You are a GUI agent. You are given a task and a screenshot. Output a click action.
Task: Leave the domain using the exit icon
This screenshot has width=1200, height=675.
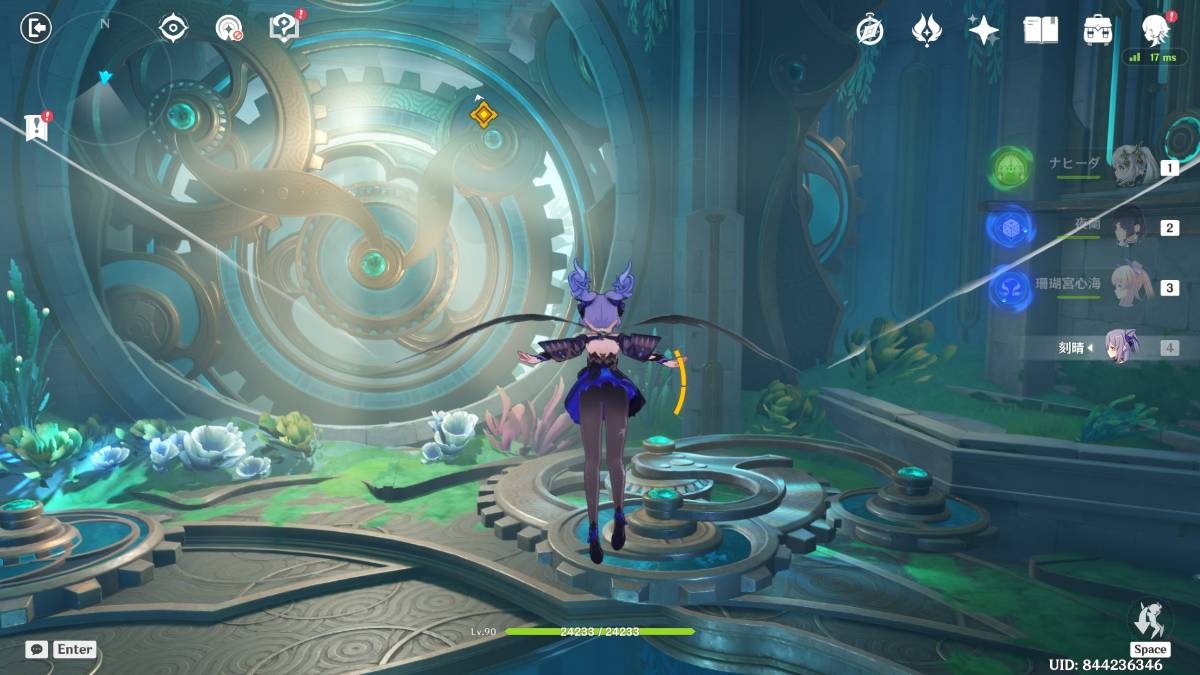(x=36, y=28)
